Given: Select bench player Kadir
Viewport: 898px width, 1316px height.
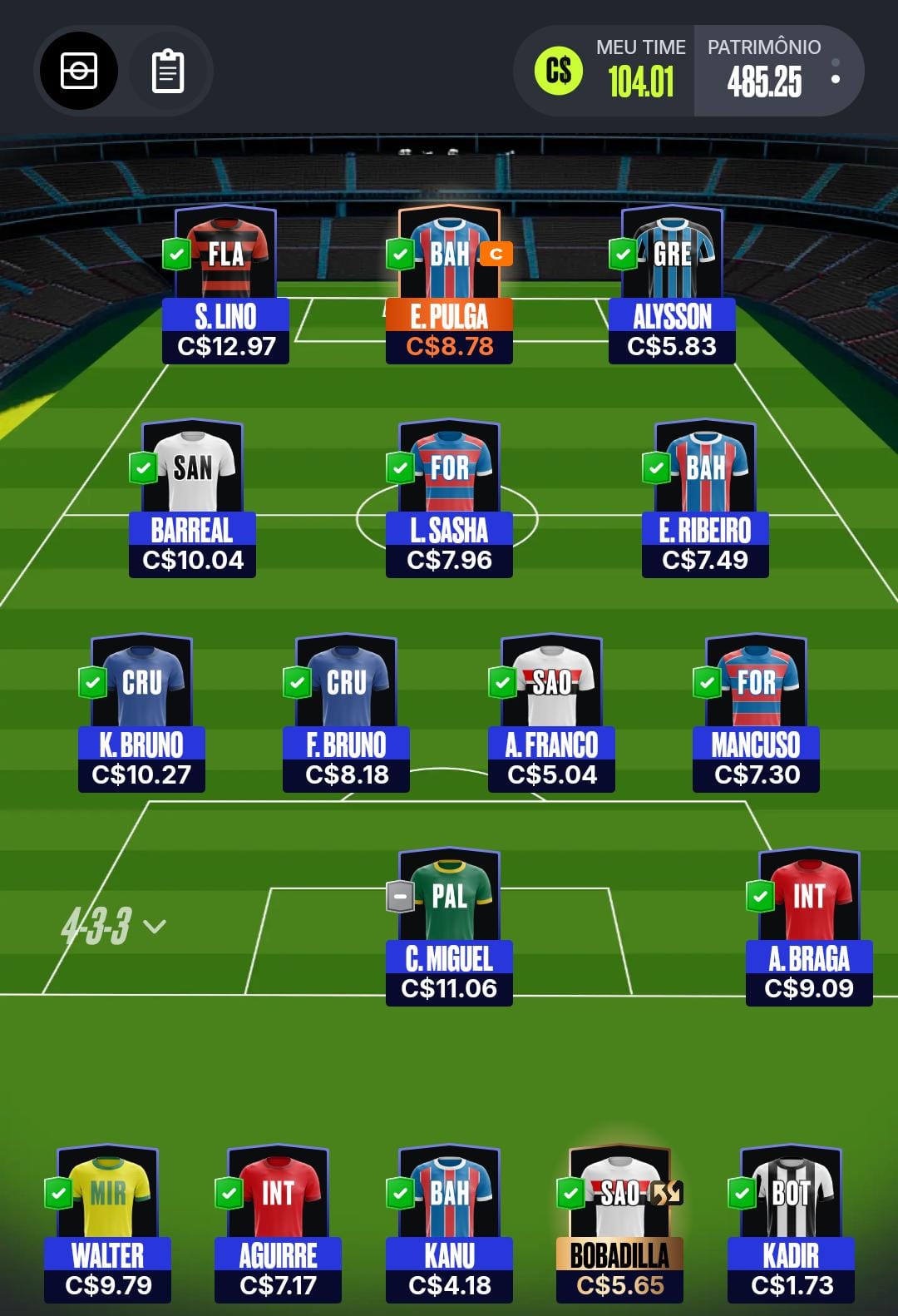Looking at the screenshot, I should click(x=791, y=1224).
